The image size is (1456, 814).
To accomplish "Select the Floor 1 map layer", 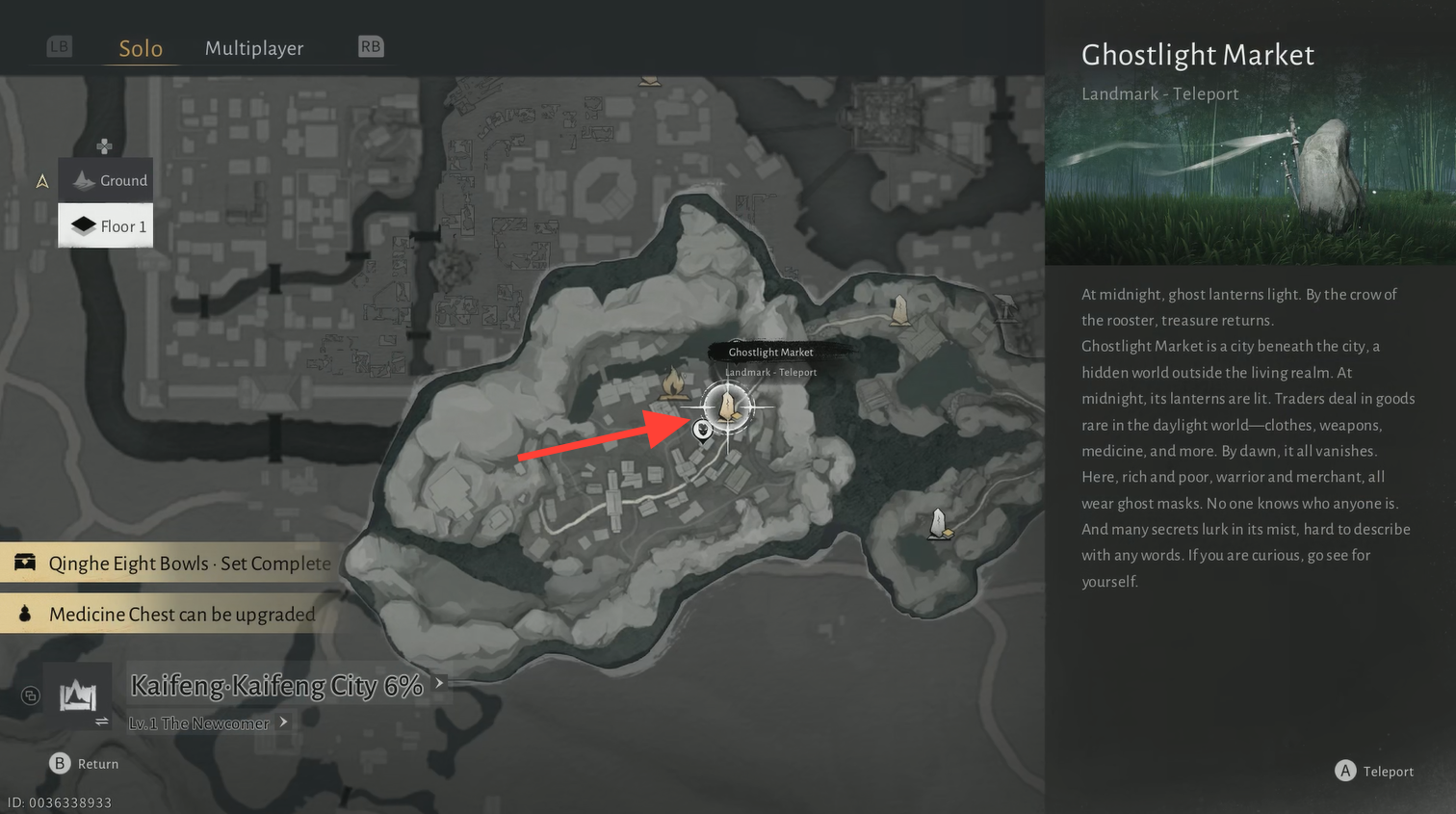I will click(x=106, y=226).
